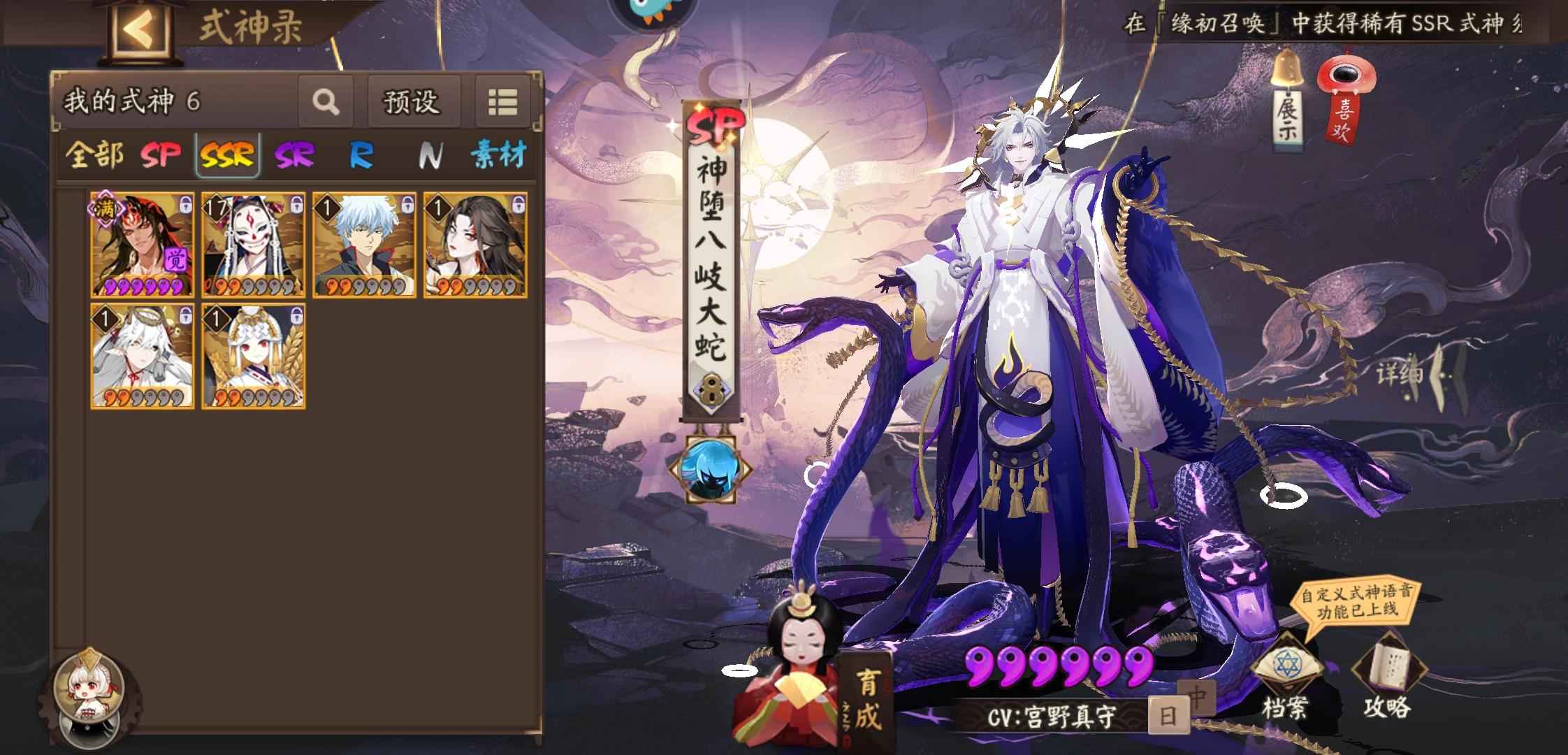Screen dimensions: 1568x755
Task: Choose the R rarity tab
Action: (361, 155)
